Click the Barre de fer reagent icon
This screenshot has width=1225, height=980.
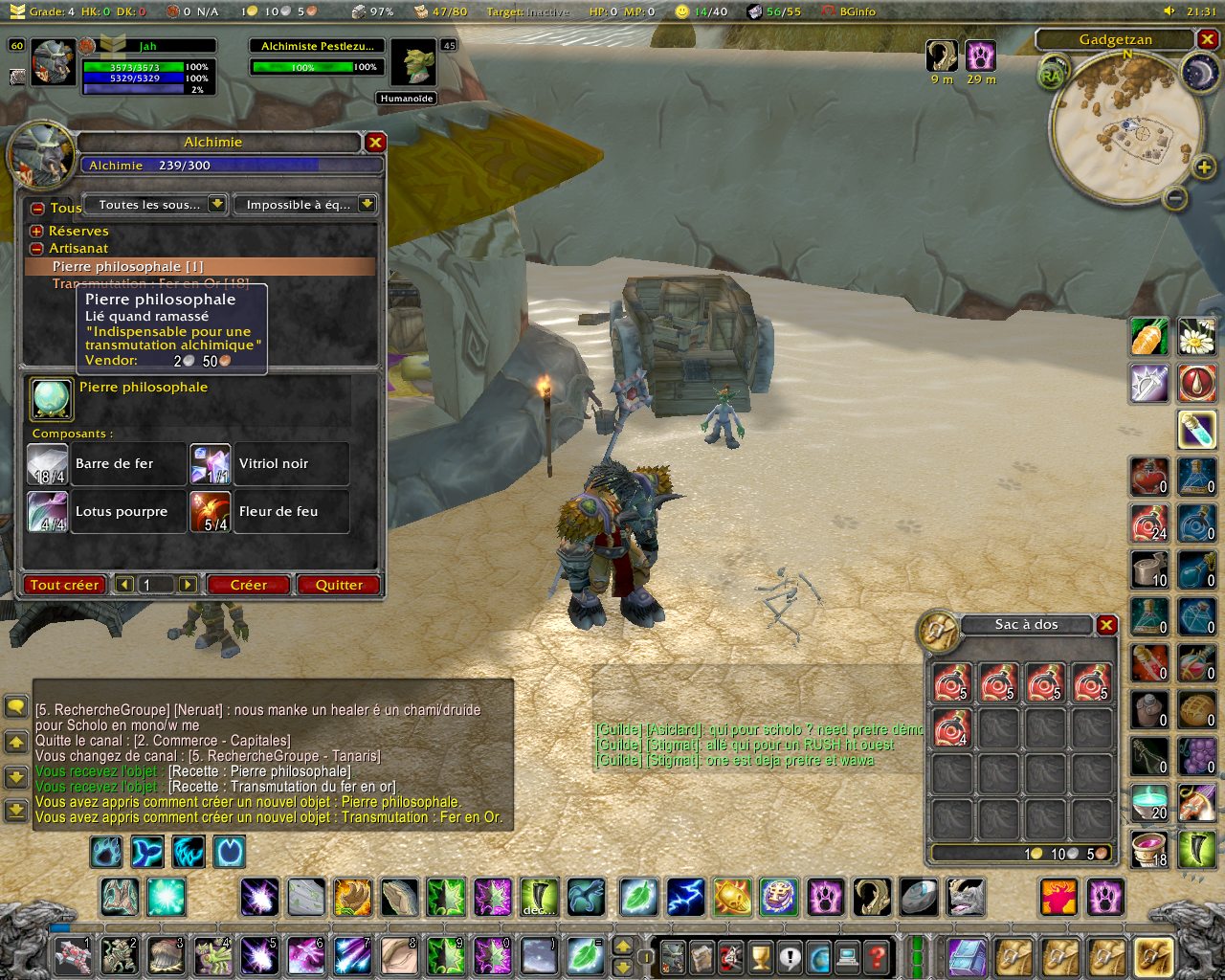point(47,464)
